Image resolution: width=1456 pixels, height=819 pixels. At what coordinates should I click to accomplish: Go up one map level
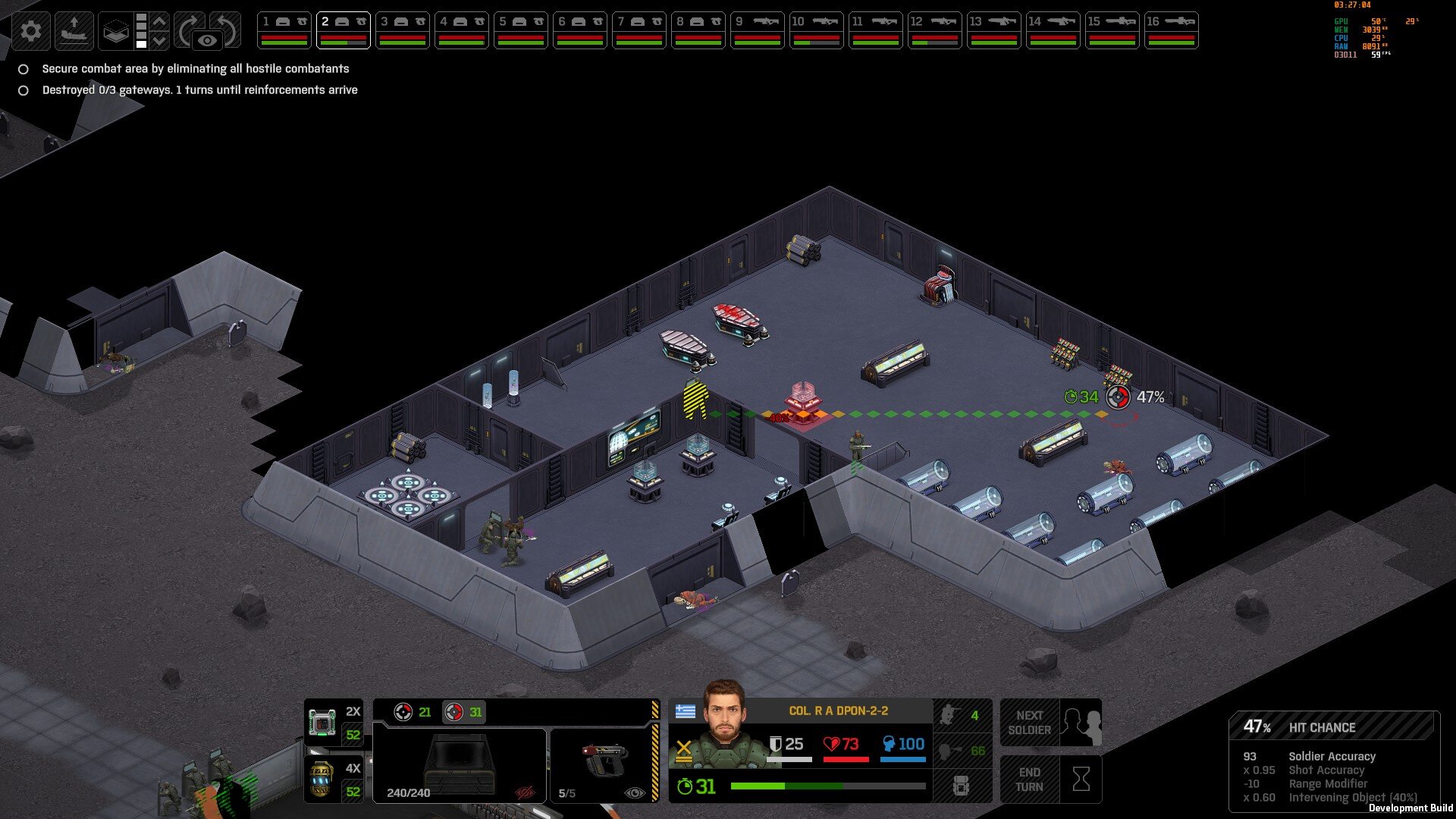pos(159,21)
